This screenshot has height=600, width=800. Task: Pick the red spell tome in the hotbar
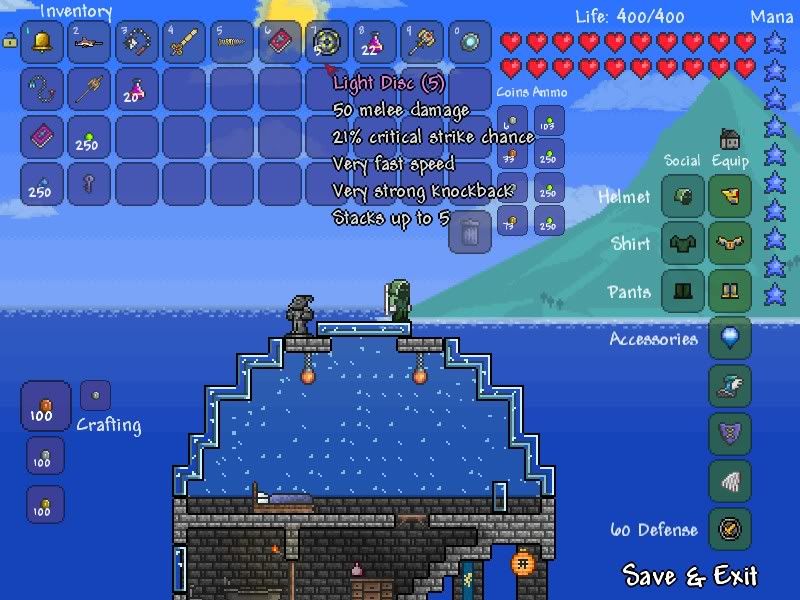(x=280, y=43)
